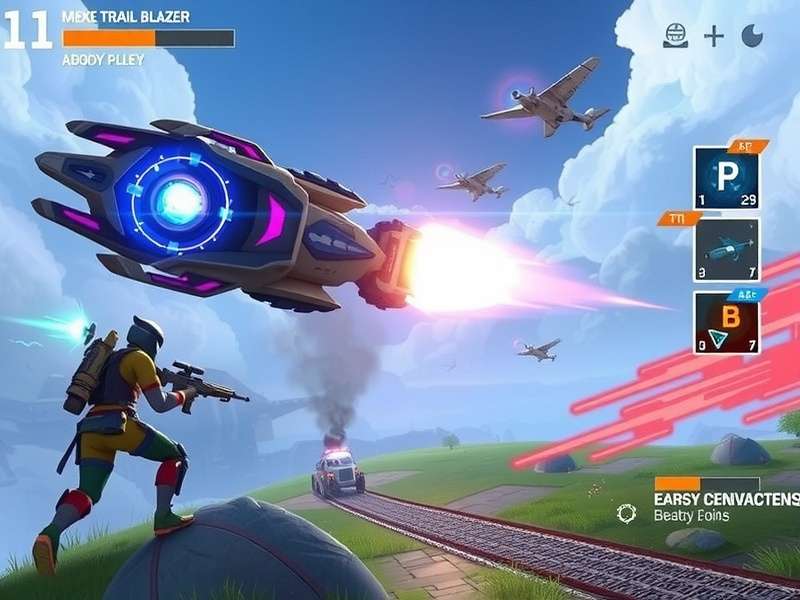
Task: Click the crescent moon icon
Action: pyautogui.click(x=751, y=36)
